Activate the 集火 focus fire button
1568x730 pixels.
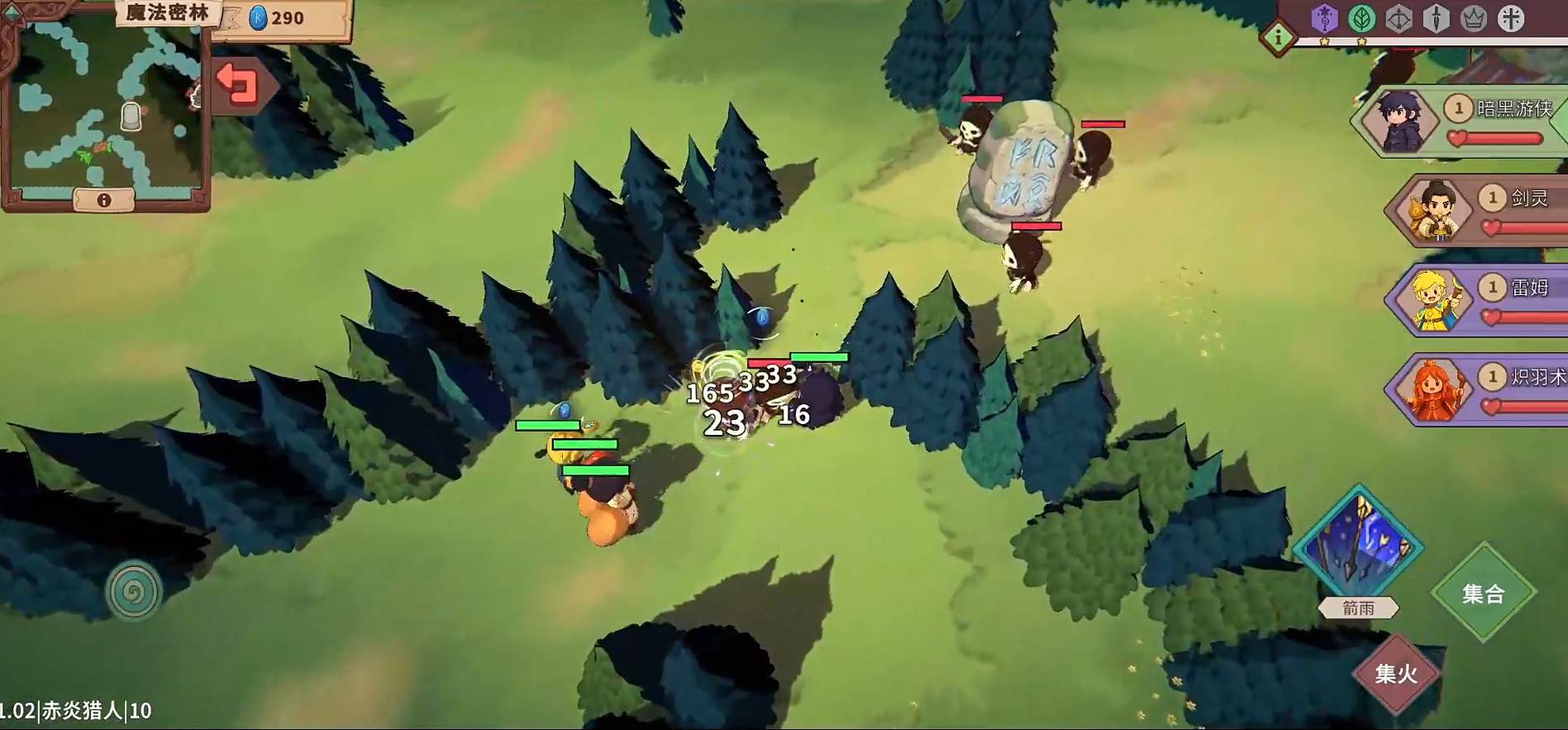pos(1396,674)
